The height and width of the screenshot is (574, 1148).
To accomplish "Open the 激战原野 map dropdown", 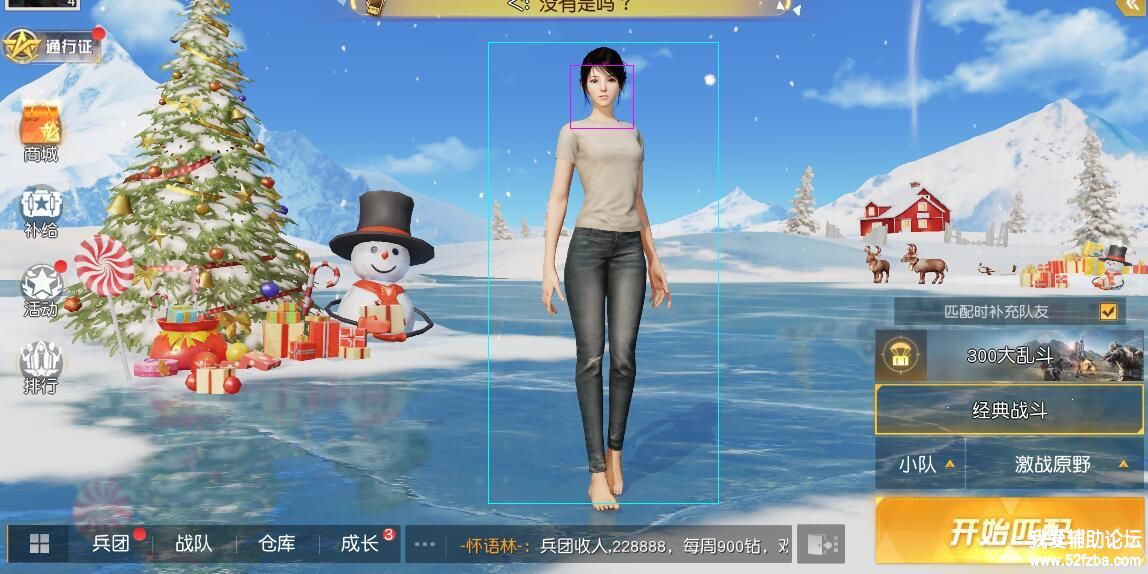I will (x=1055, y=464).
